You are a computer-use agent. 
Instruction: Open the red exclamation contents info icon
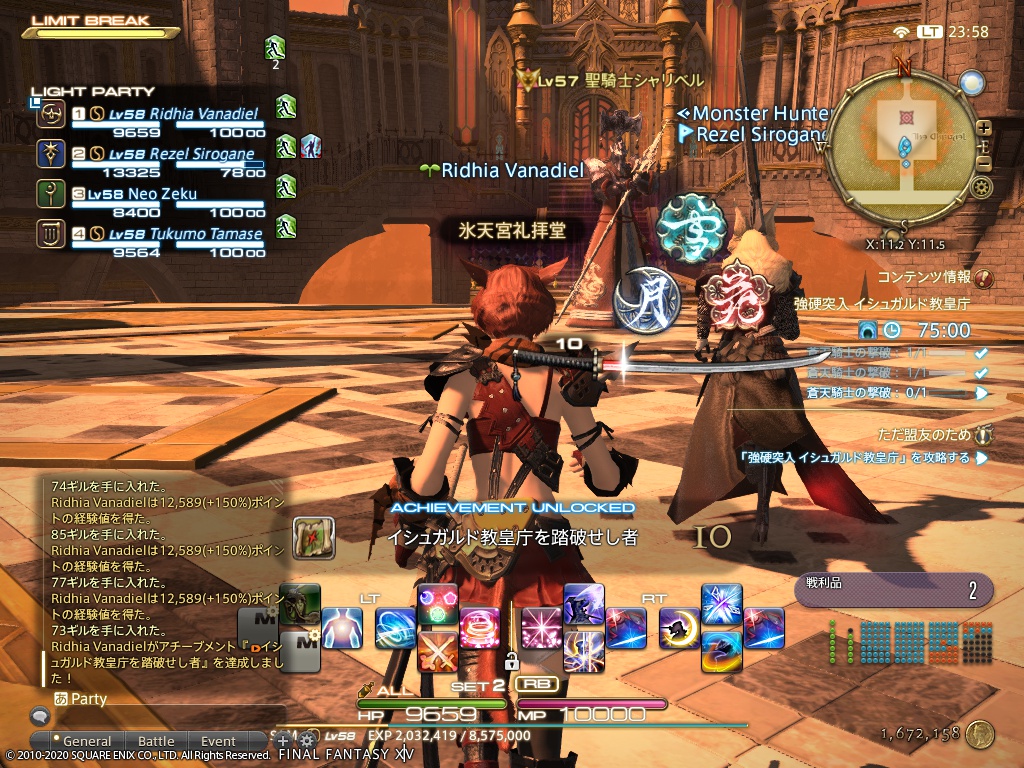pyautogui.click(x=983, y=279)
